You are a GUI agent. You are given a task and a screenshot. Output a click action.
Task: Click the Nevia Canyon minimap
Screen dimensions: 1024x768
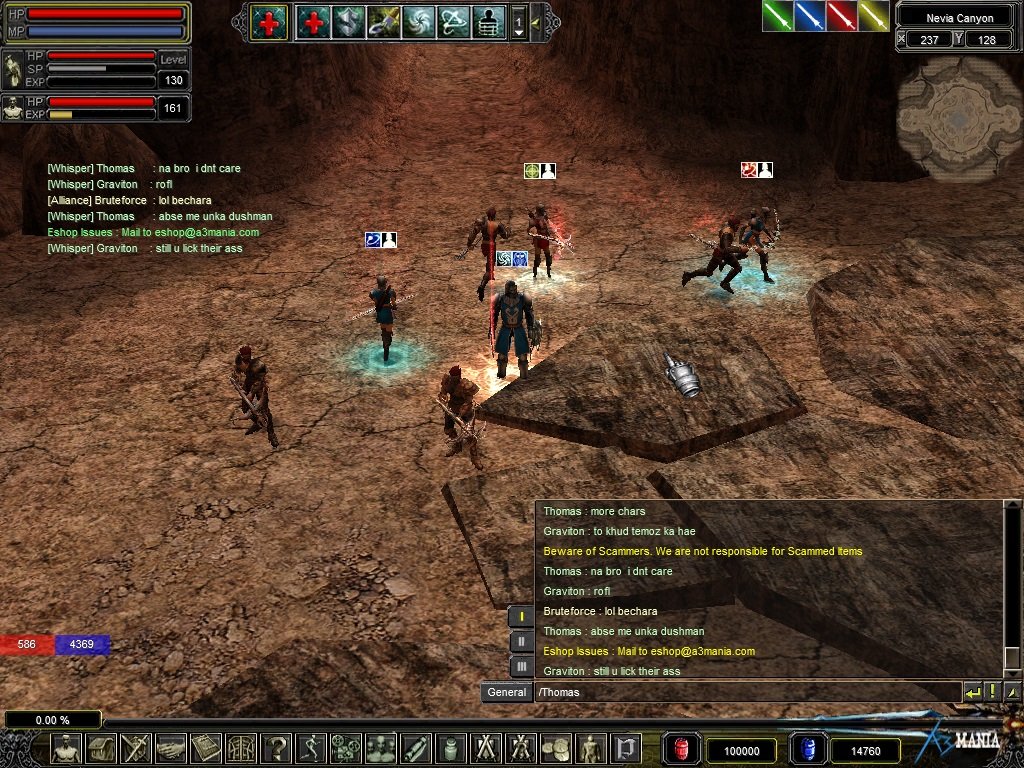[x=959, y=117]
